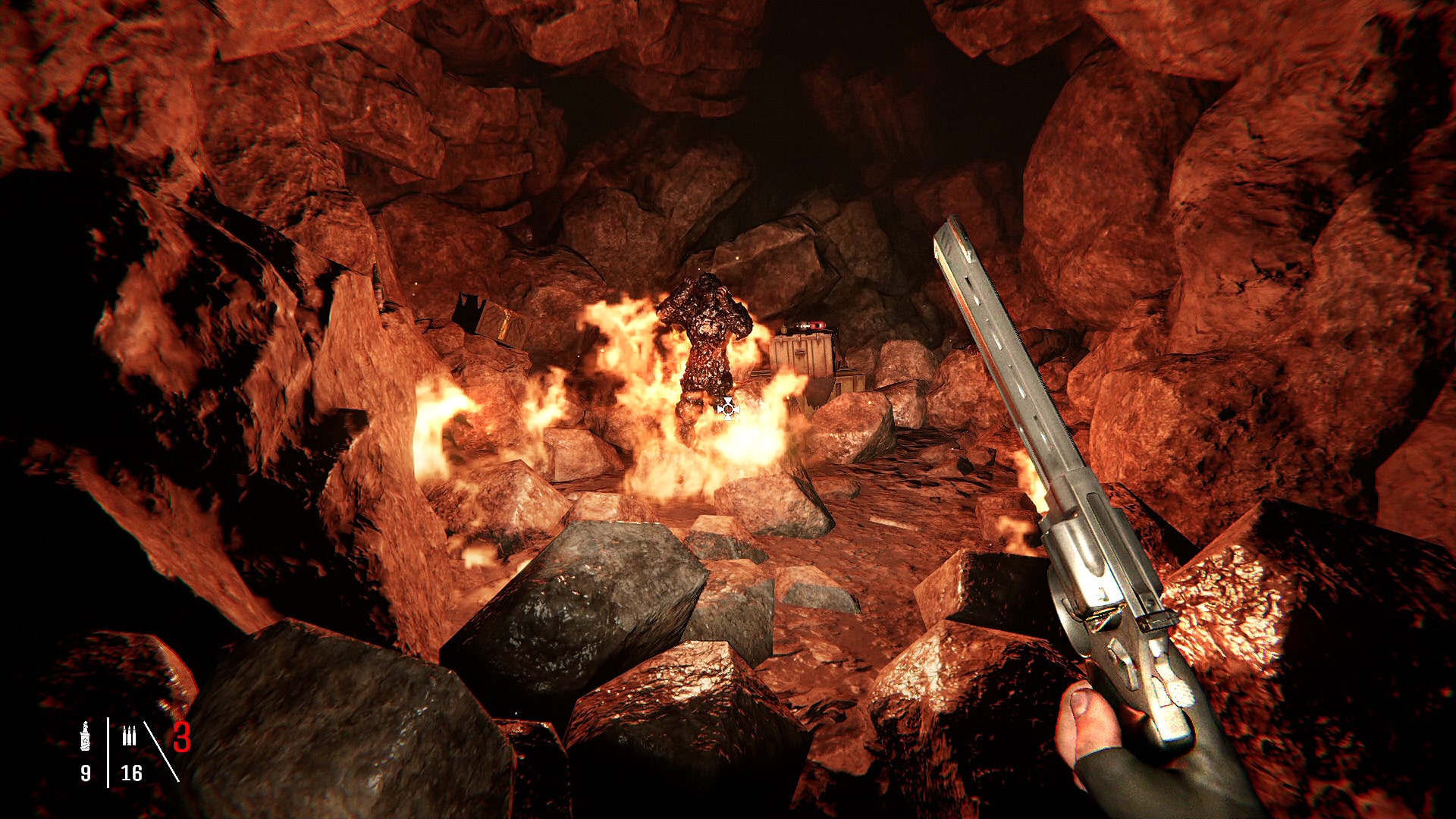Click the wooden supply crate
Viewport: 1456px width, 819px height.
[802, 353]
